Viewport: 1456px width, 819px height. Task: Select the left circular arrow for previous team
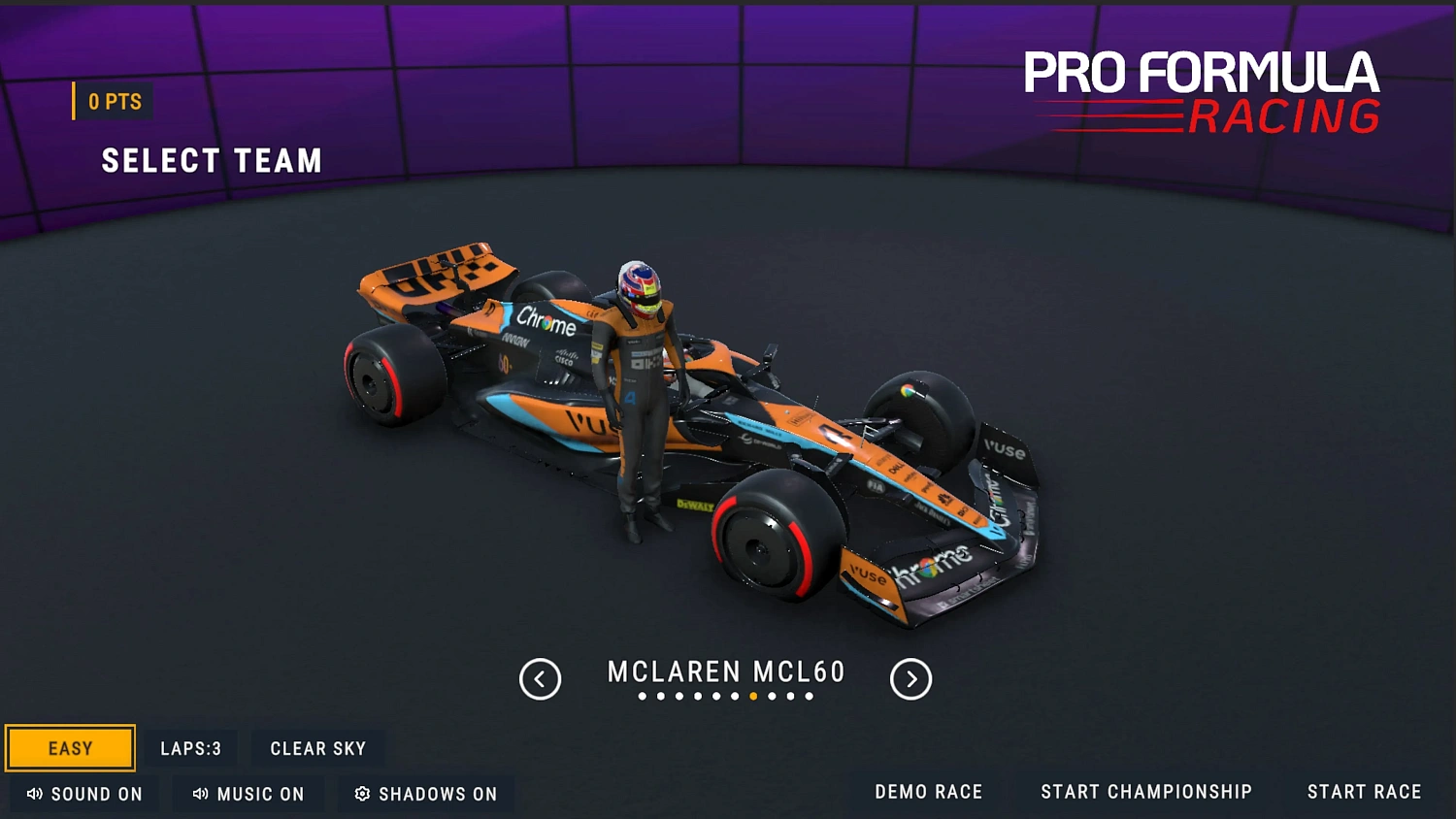pos(541,679)
